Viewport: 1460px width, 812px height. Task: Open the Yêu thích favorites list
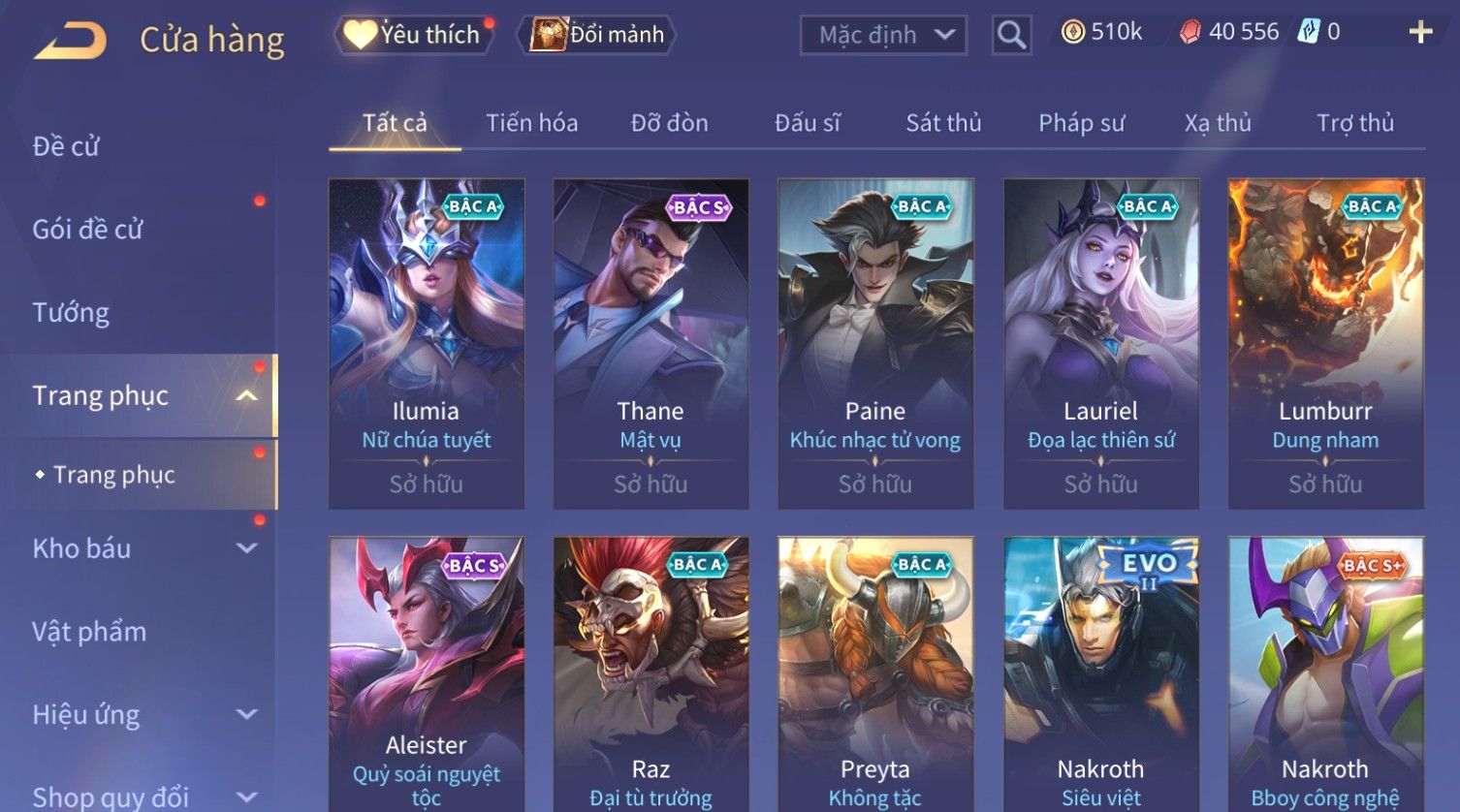point(414,35)
